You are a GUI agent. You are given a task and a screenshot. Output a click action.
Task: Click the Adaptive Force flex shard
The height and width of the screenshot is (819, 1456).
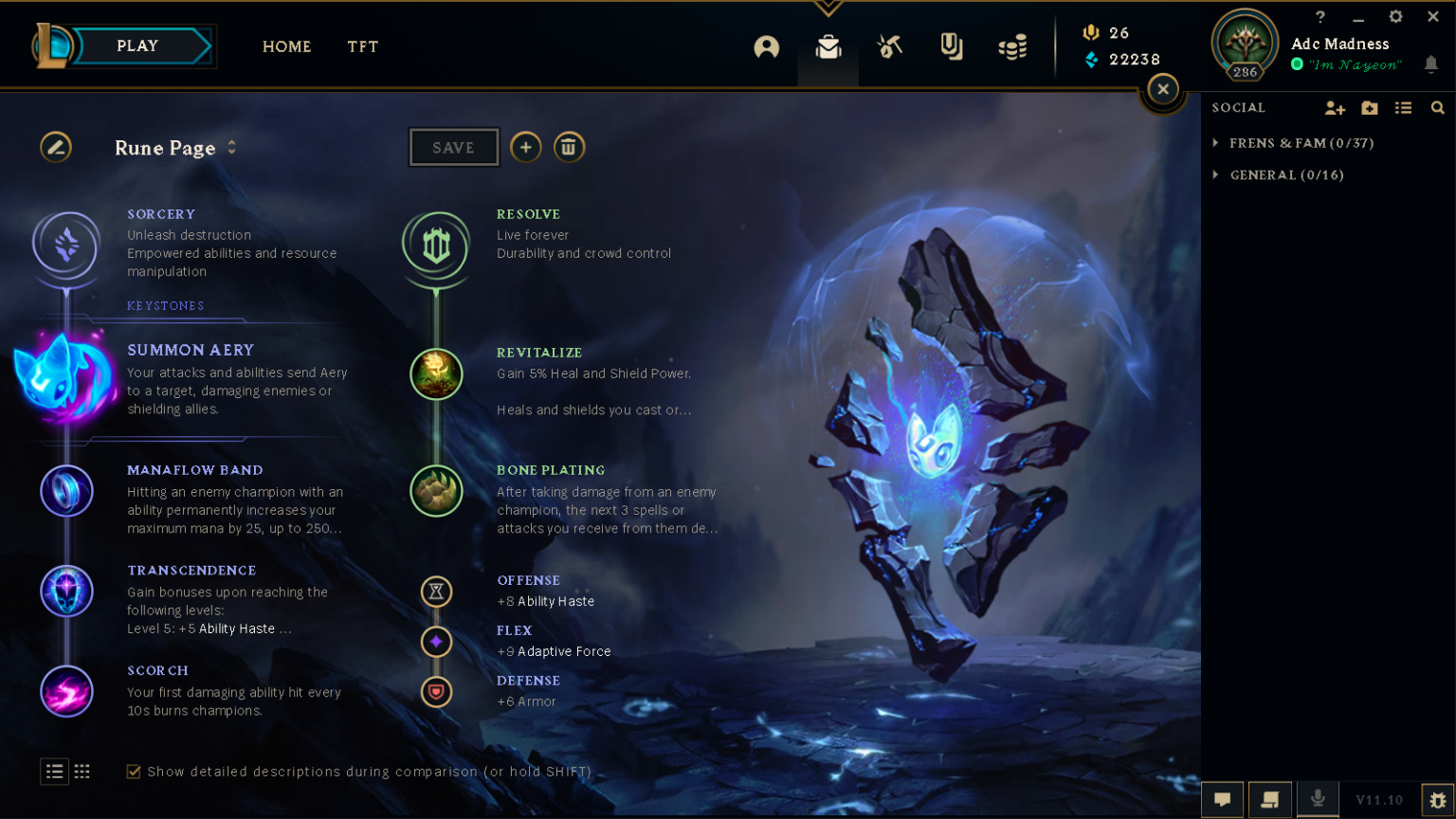pyautogui.click(x=436, y=642)
